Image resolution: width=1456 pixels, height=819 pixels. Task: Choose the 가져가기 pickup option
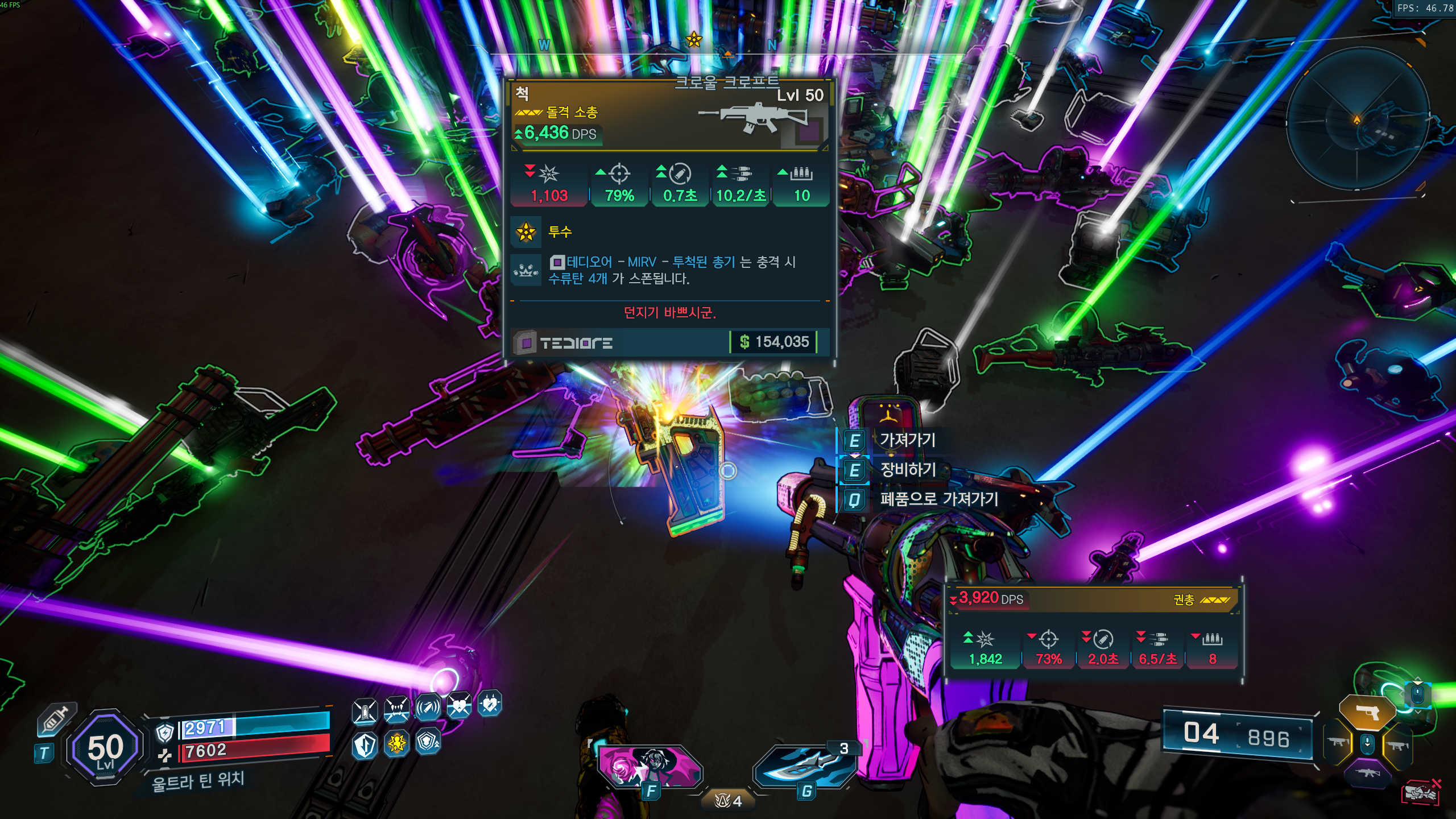[x=907, y=440]
